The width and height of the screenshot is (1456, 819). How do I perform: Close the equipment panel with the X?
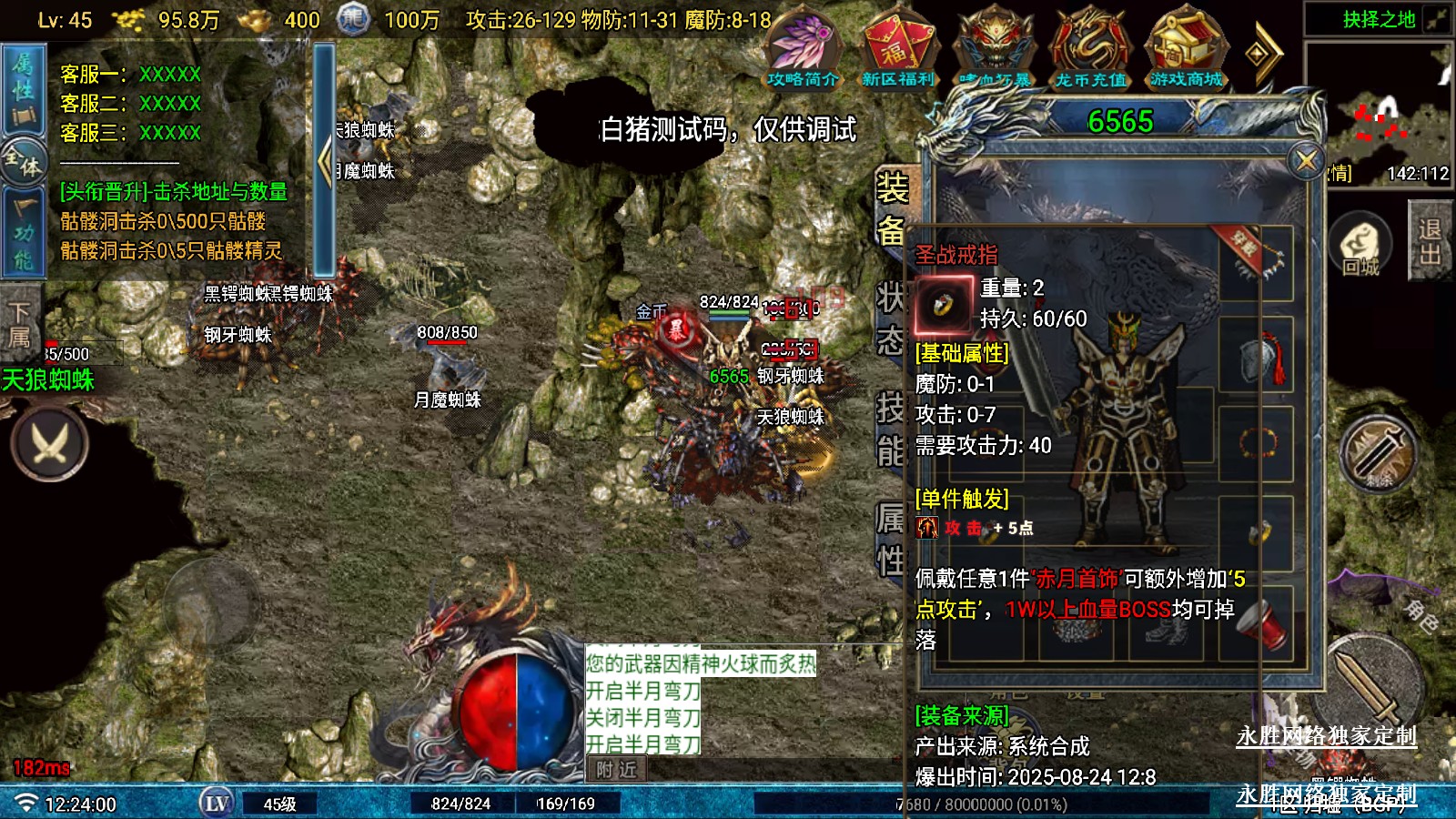pos(1307,161)
